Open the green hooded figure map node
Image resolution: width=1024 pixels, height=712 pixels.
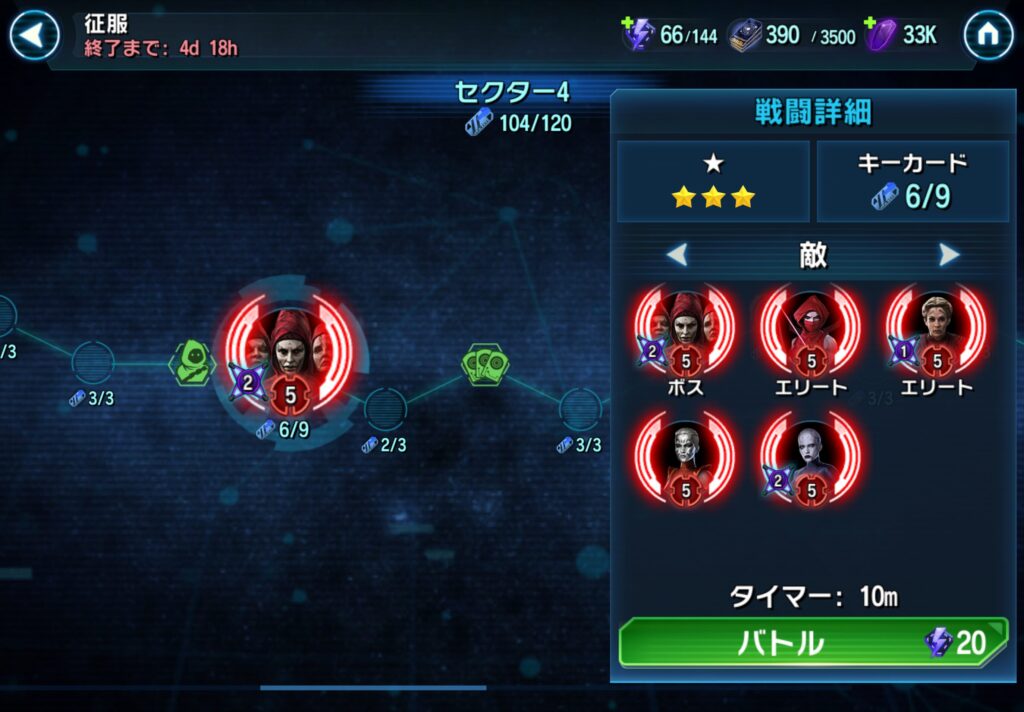[x=192, y=361]
